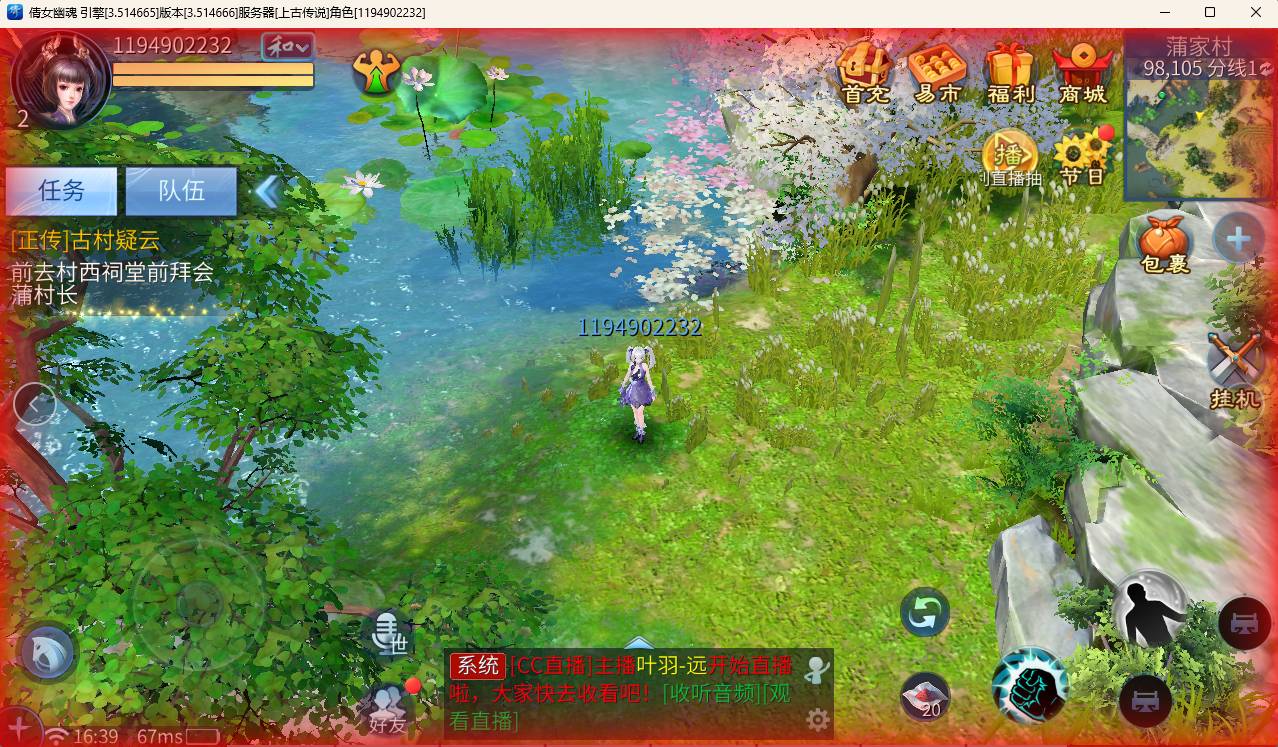Collapse the quest panel with the double arrow

(x=267, y=191)
